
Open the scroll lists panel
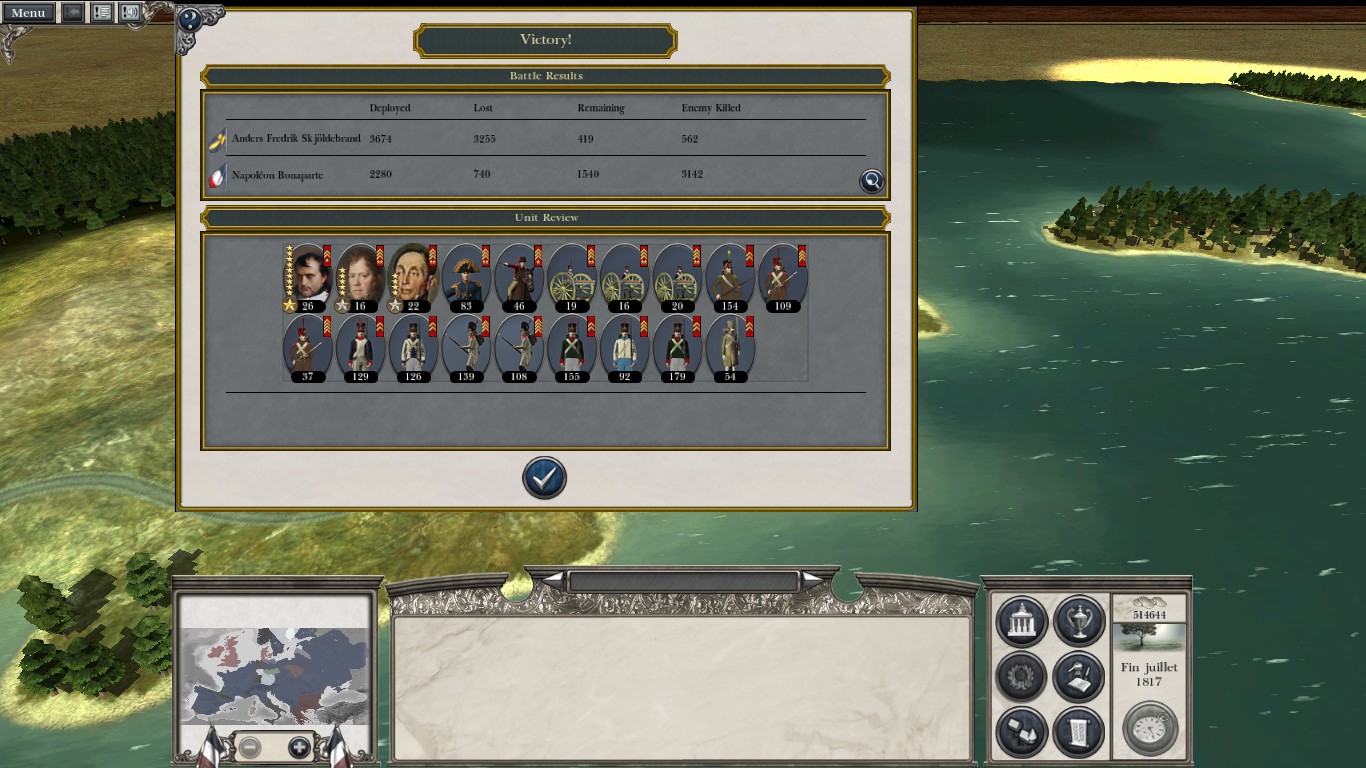coord(1078,732)
